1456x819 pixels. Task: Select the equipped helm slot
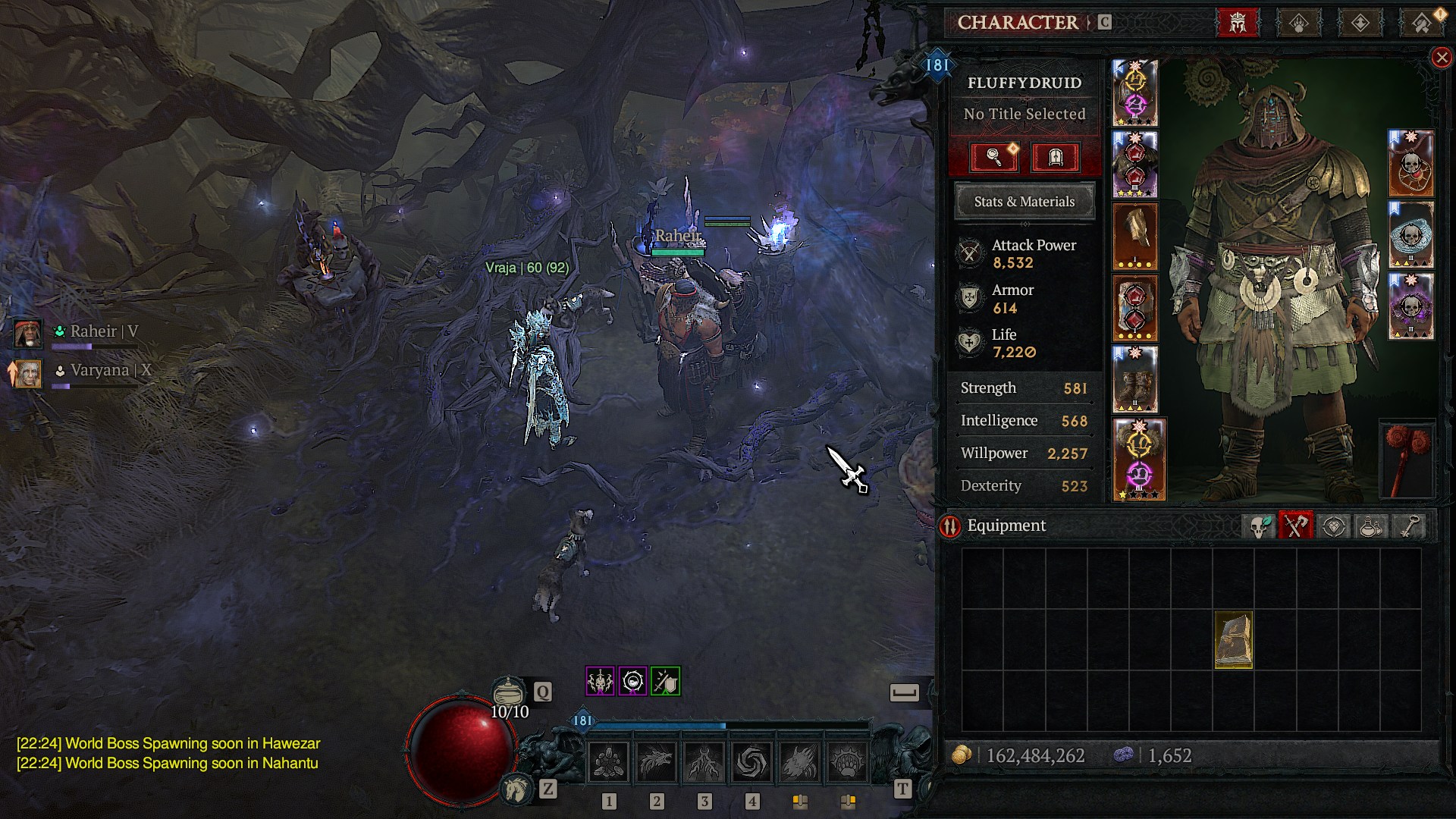pyautogui.click(x=1134, y=93)
